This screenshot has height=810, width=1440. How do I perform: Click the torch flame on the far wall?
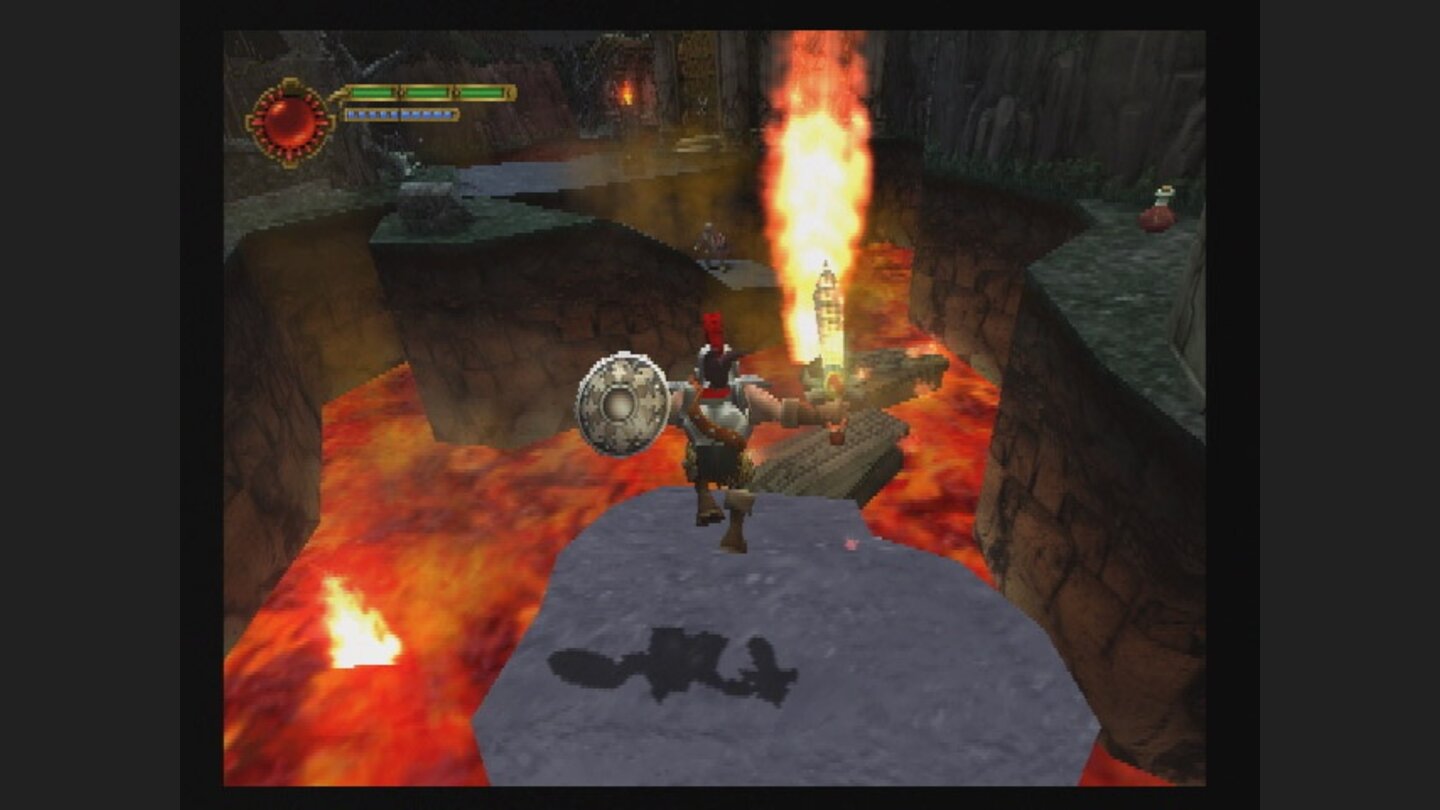[627, 95]
